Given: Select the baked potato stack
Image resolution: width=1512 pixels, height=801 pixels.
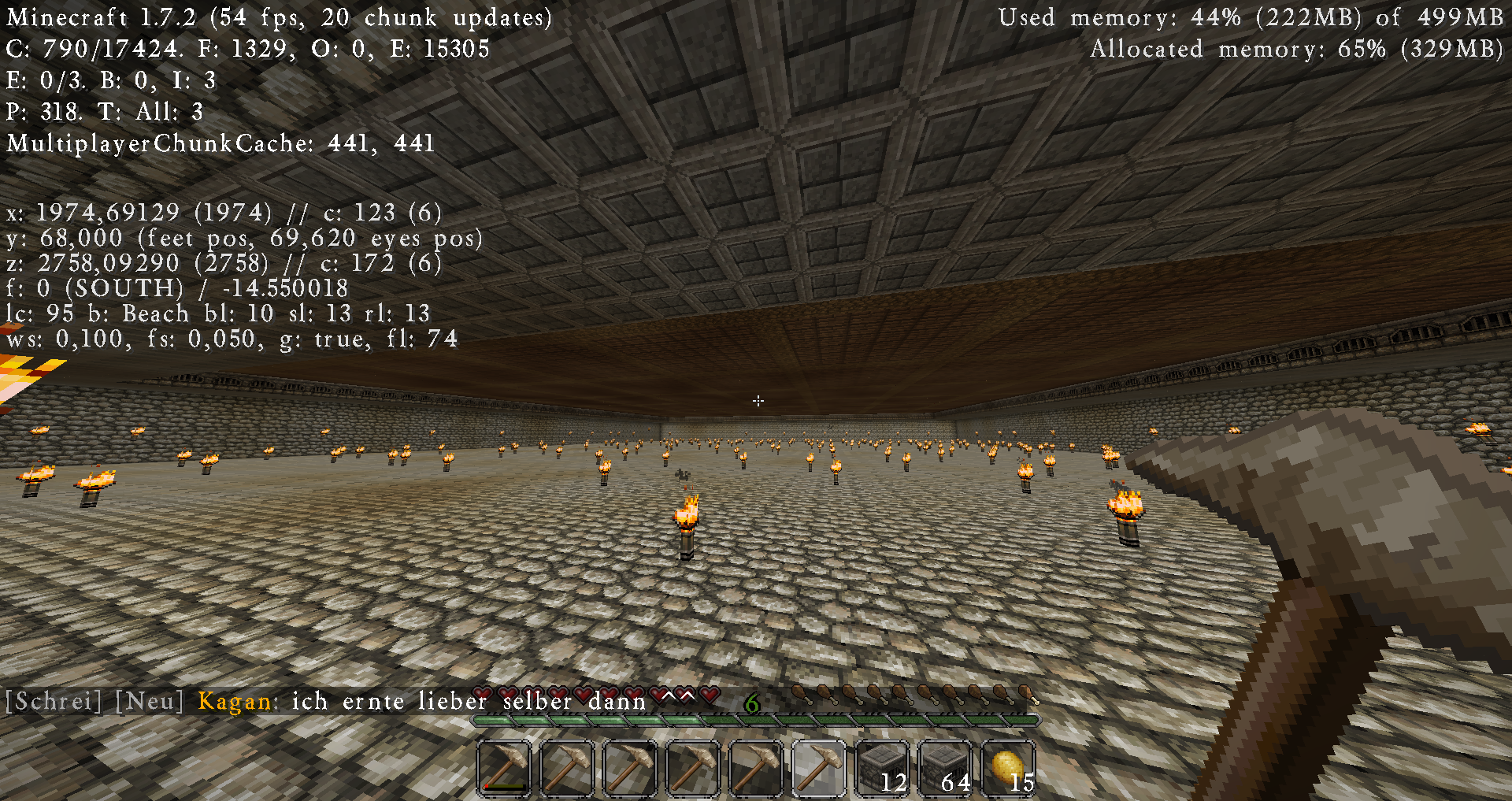Looking at the screenshot, I should point(1008,768).
